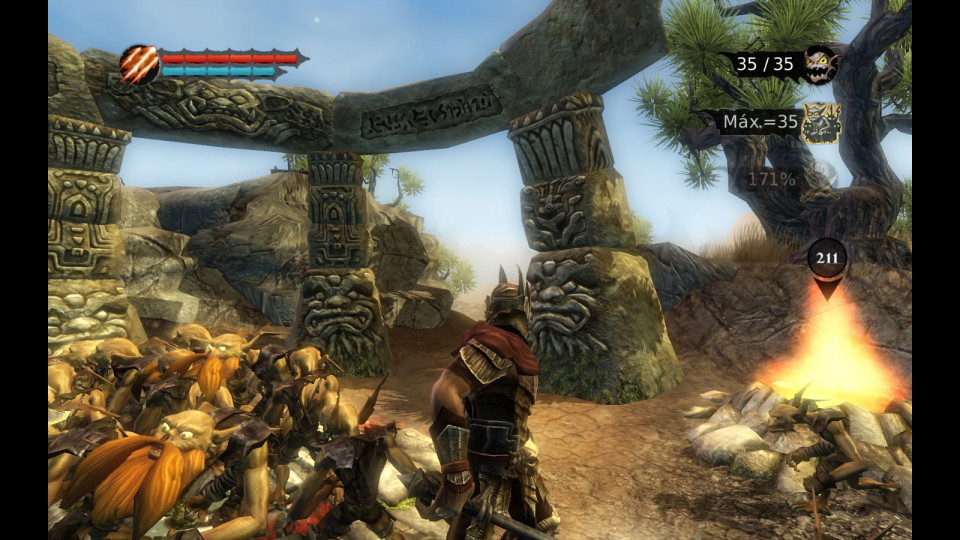Select the minion face icon next to 35 / 35
Screen dimensions: 960x540
click(820, 65)
